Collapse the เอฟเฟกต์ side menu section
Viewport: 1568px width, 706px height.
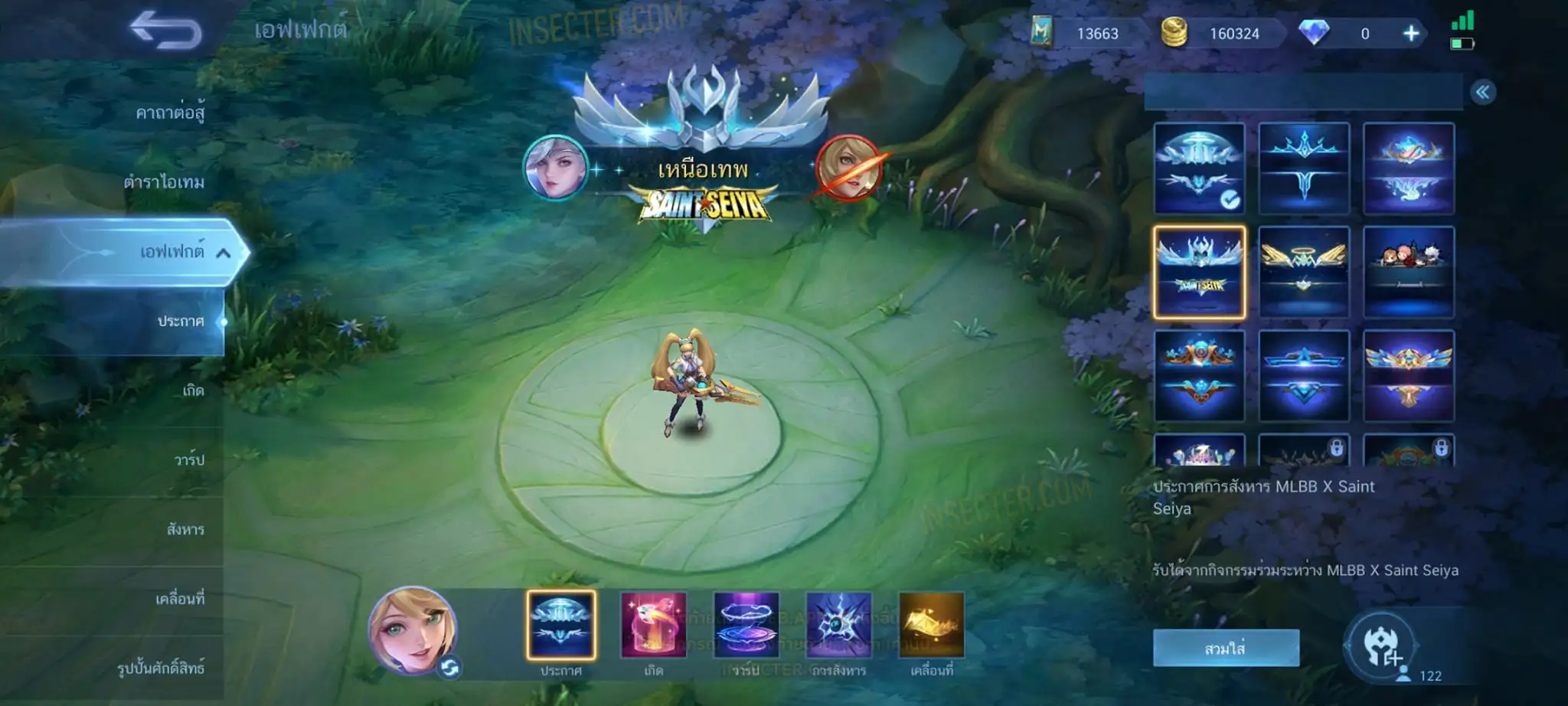point(223,252)
